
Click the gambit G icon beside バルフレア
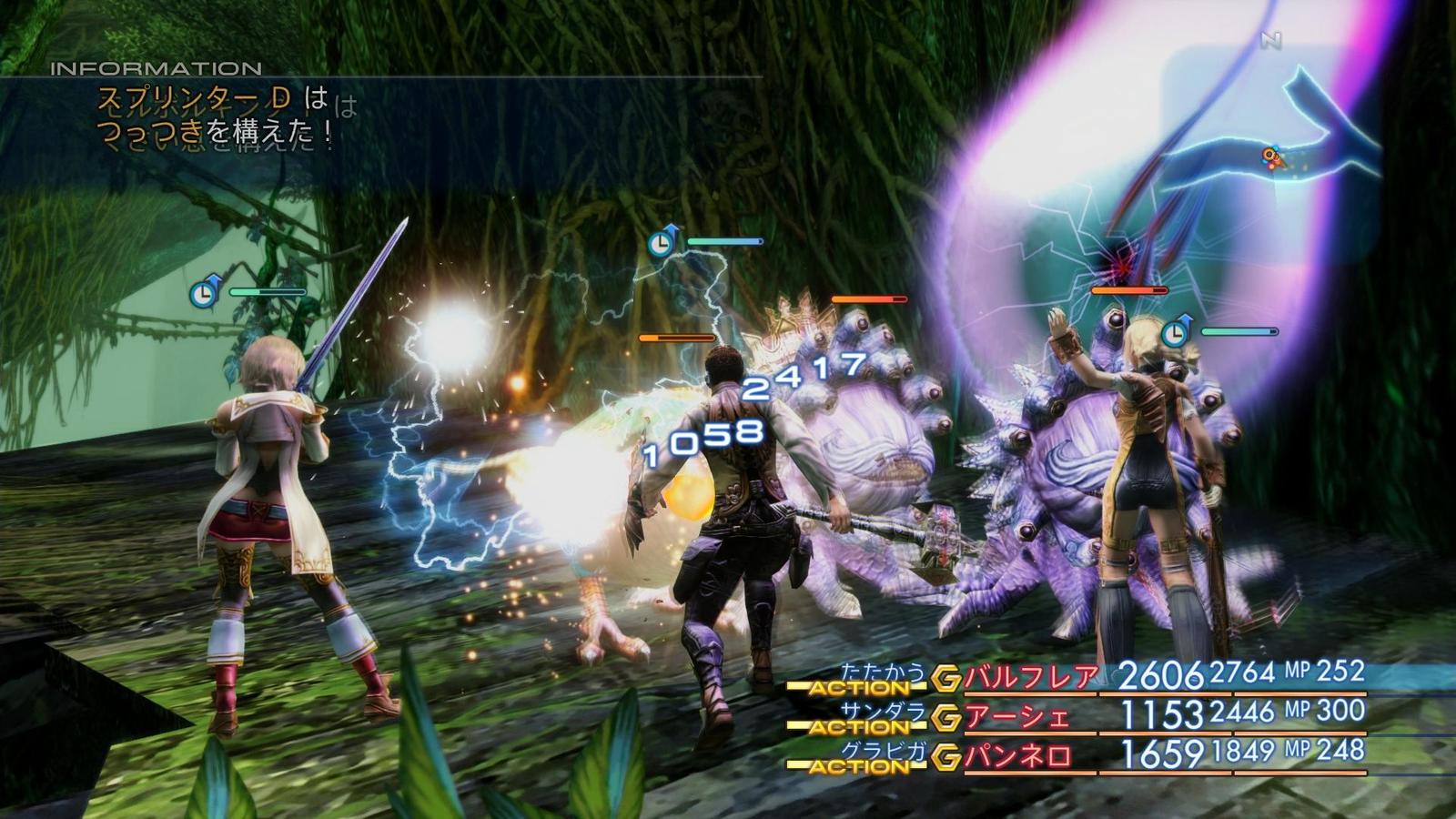(947, 678)
